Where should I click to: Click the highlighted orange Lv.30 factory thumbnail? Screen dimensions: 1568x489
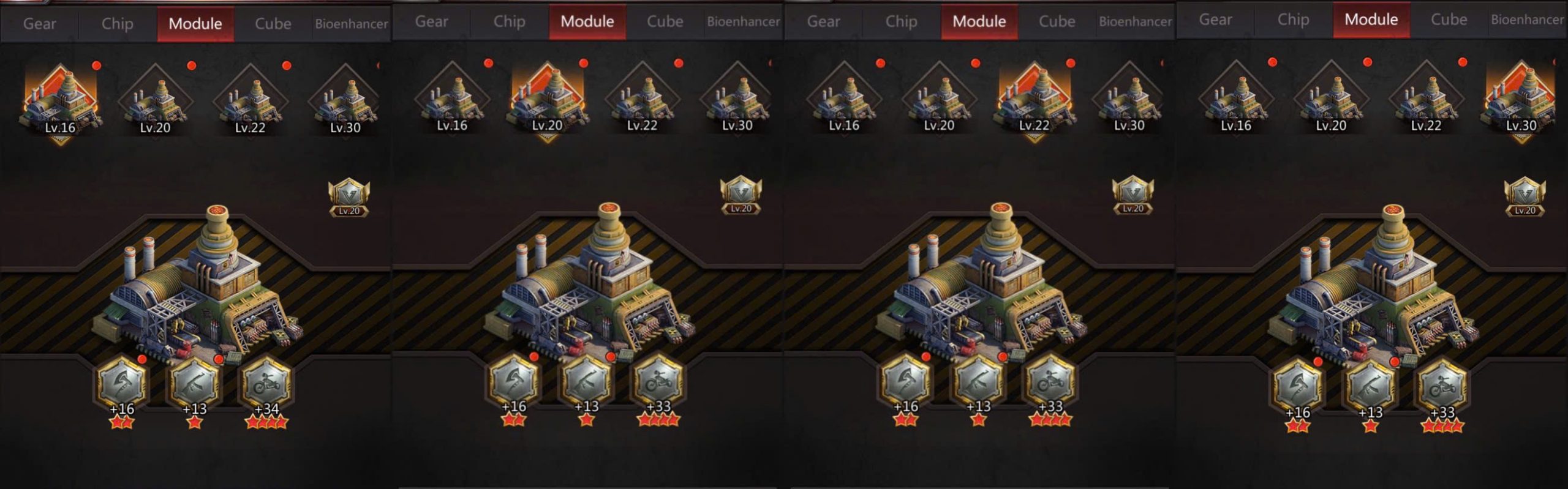point(1521,99)
